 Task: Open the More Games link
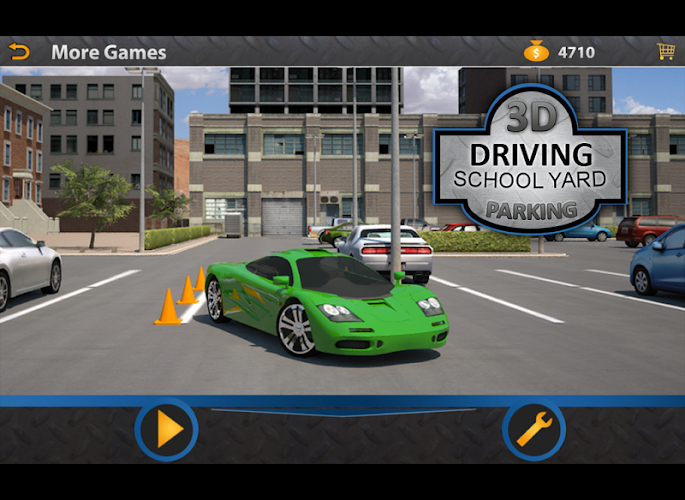coord(109,52)
